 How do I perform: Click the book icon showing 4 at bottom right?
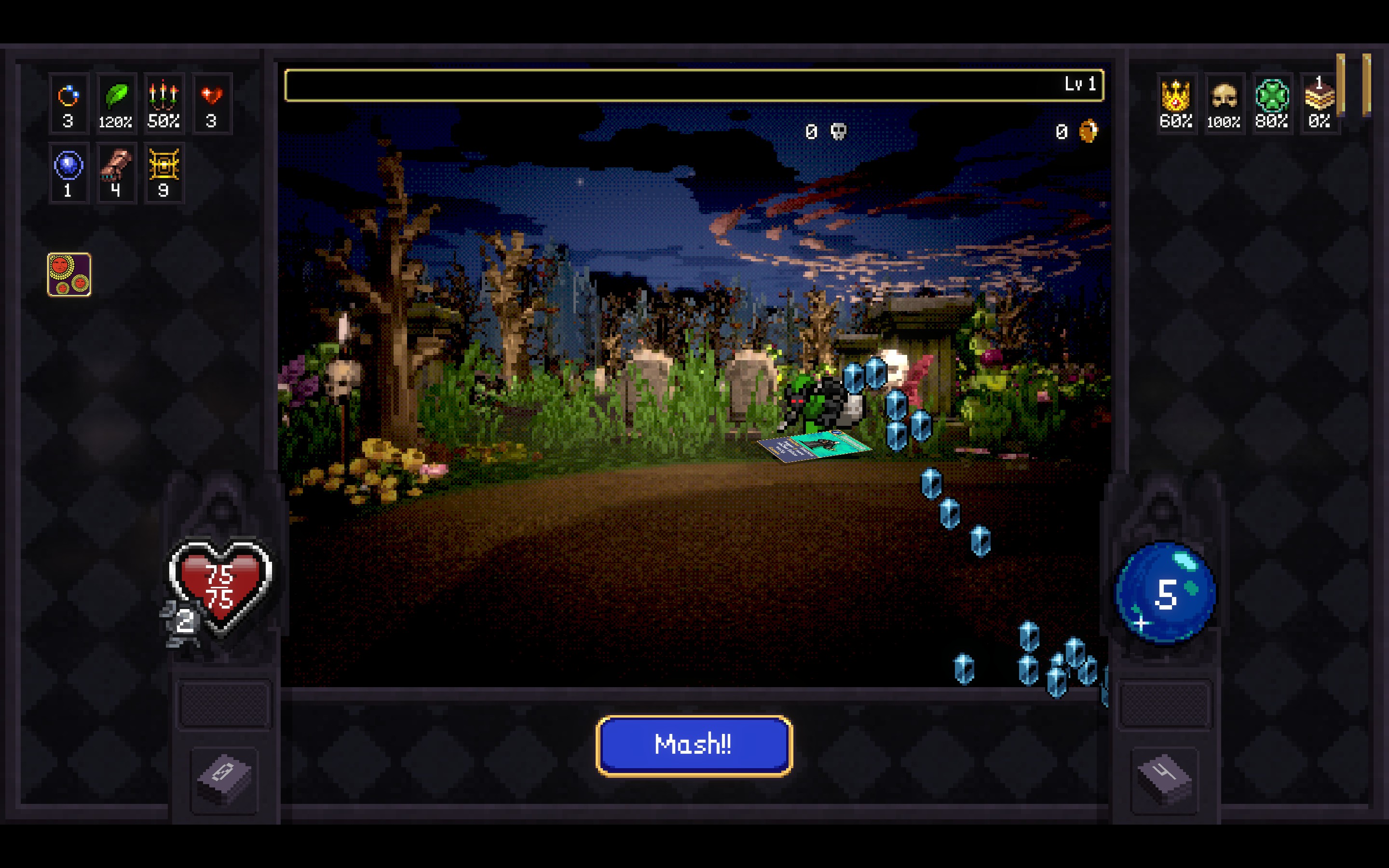(x=1165, y=781)
